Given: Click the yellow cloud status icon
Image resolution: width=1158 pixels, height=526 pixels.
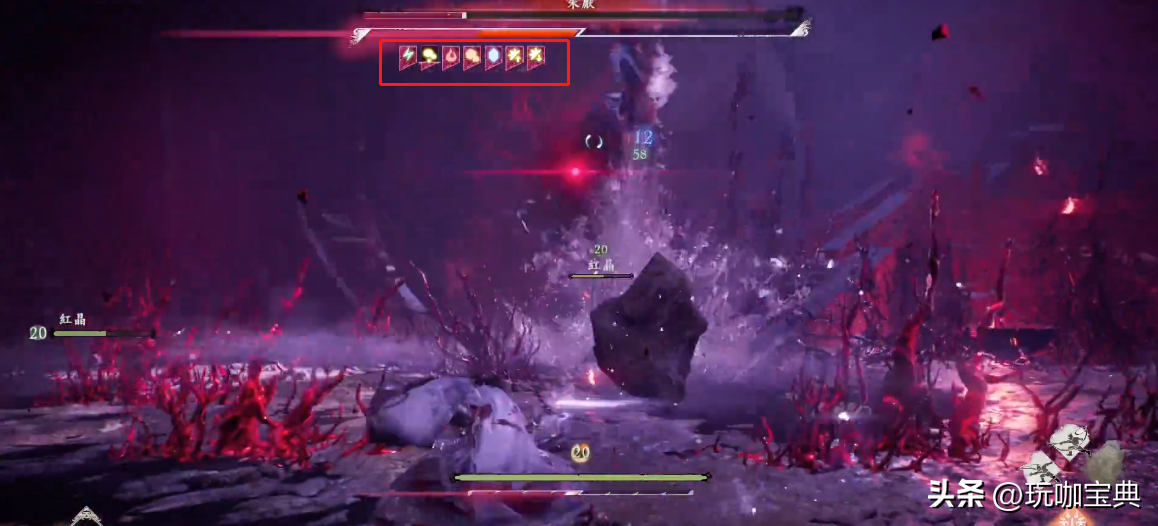Looking at the screenshot, I should (429, 57).
